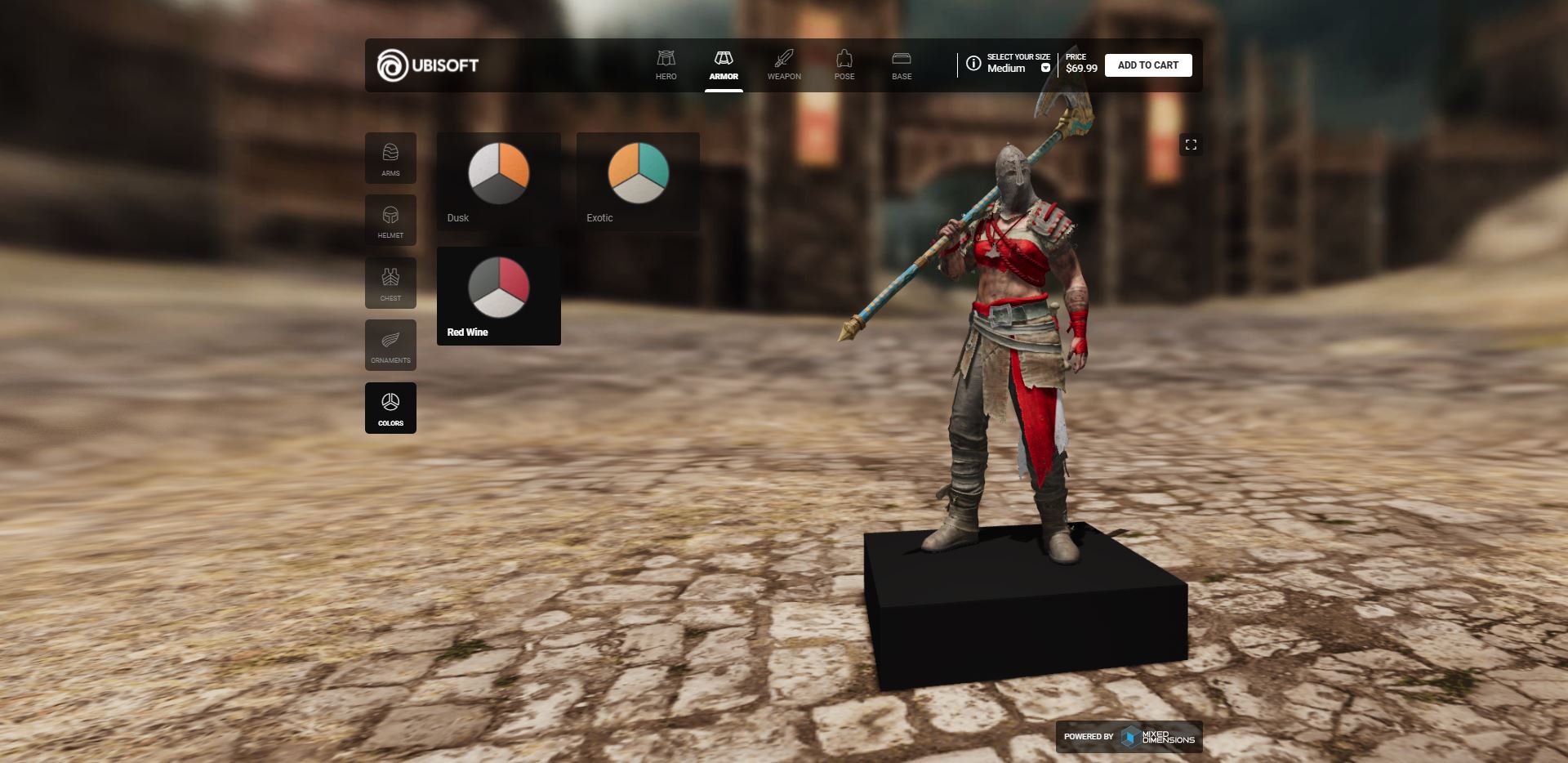Add the figure to cart
The height and width of the screenshot is (763, 1568).
[x=1147, y=65]
